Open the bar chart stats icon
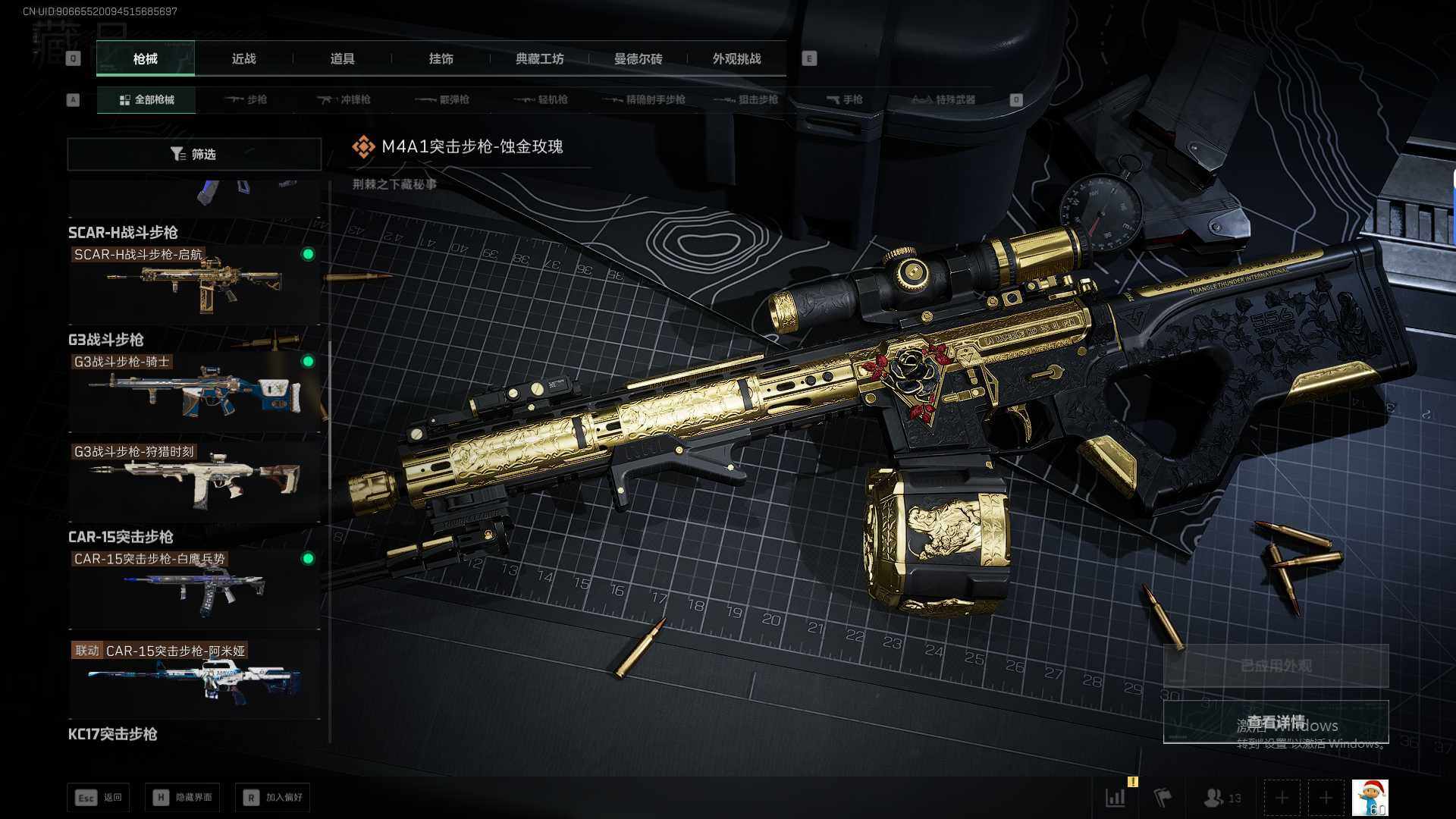Image resolution: width=1456 pixels, height=819 pixels. 1116,798
